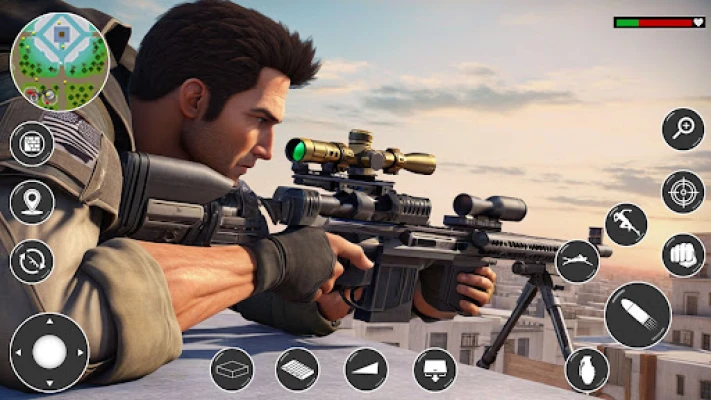
Task: Choose the solid block build button
Action: click(x=232, y=369)
